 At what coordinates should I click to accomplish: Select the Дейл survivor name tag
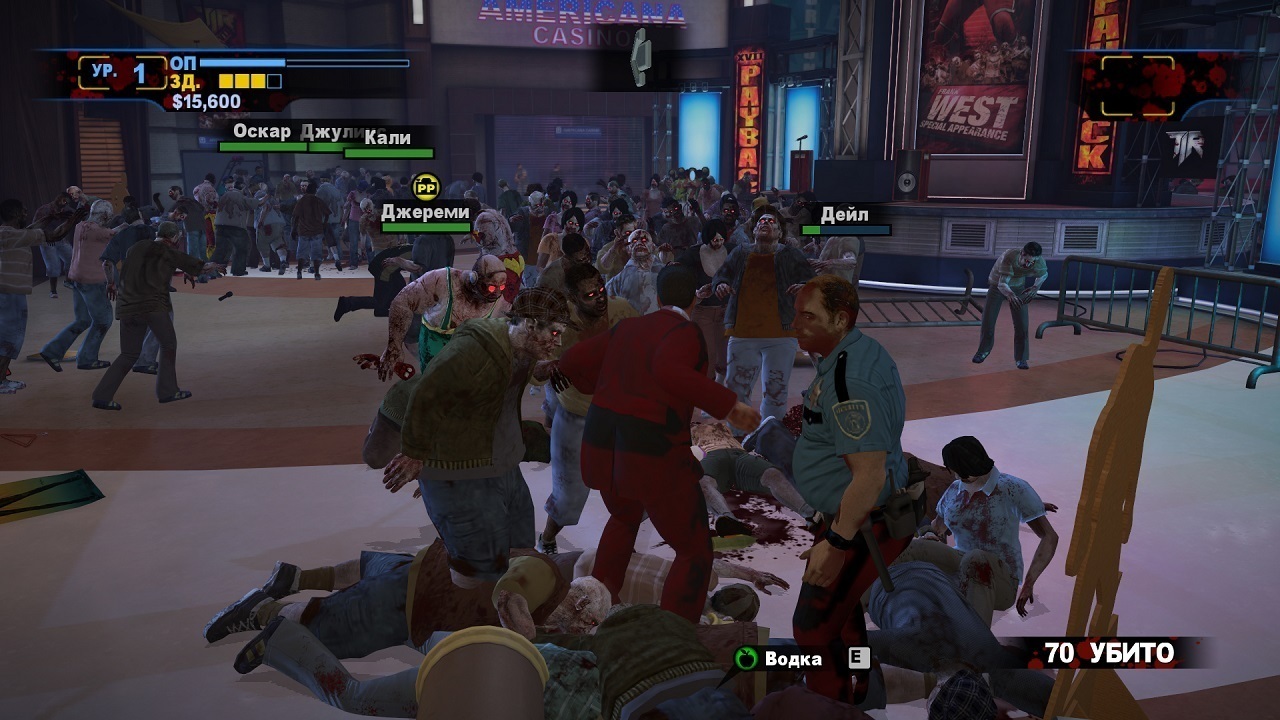tap(844, 215)
